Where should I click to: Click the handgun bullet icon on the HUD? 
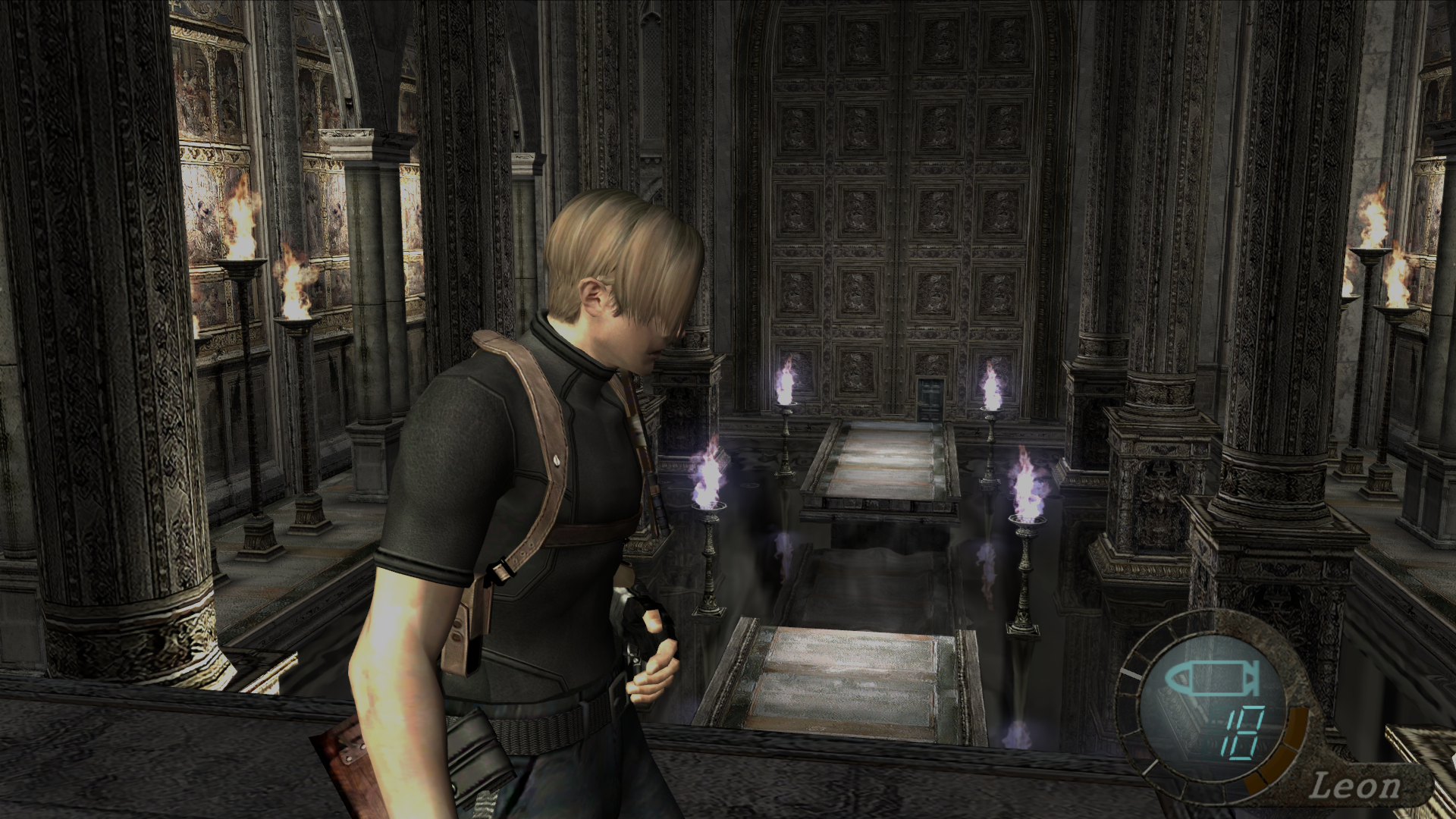click(x=1212, y=676)
